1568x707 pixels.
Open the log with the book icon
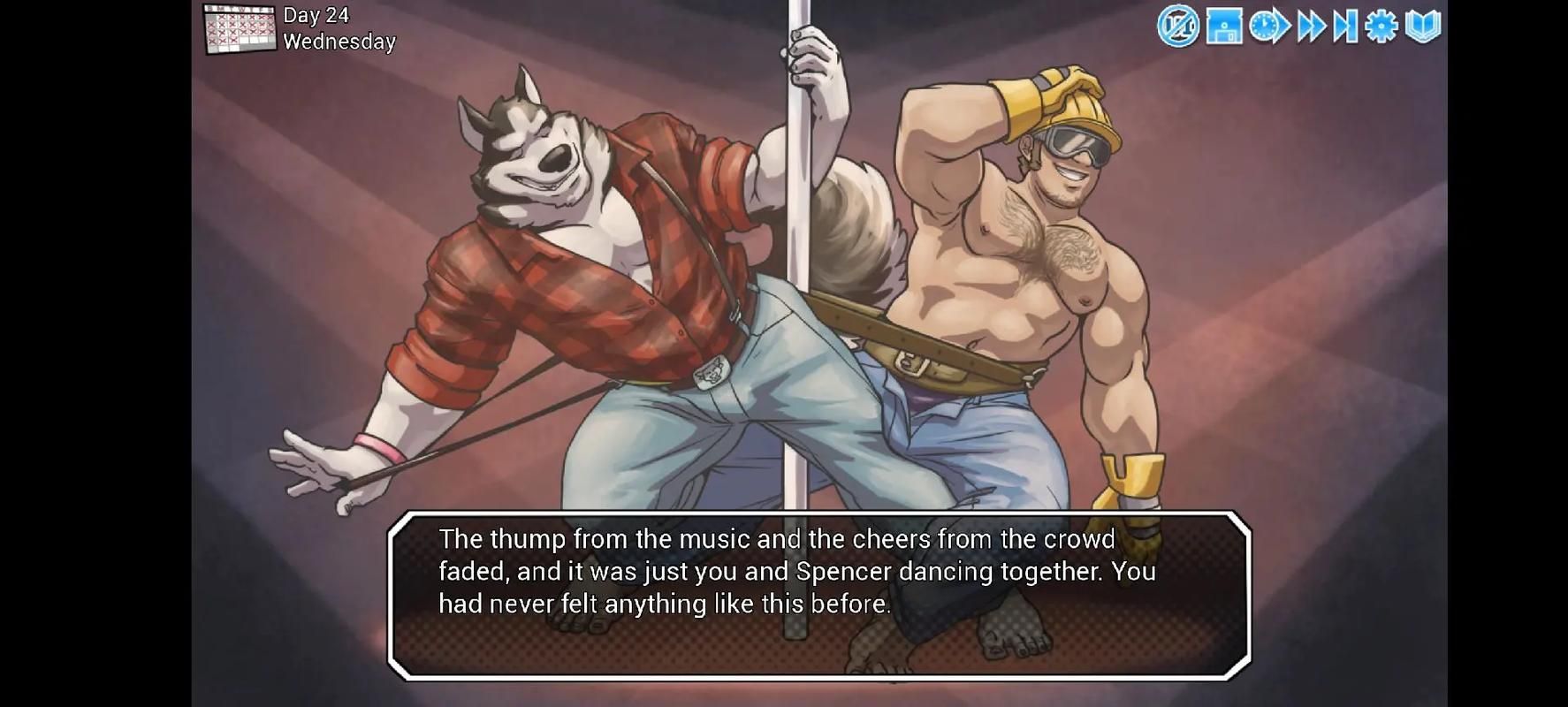coord(1423,27)
